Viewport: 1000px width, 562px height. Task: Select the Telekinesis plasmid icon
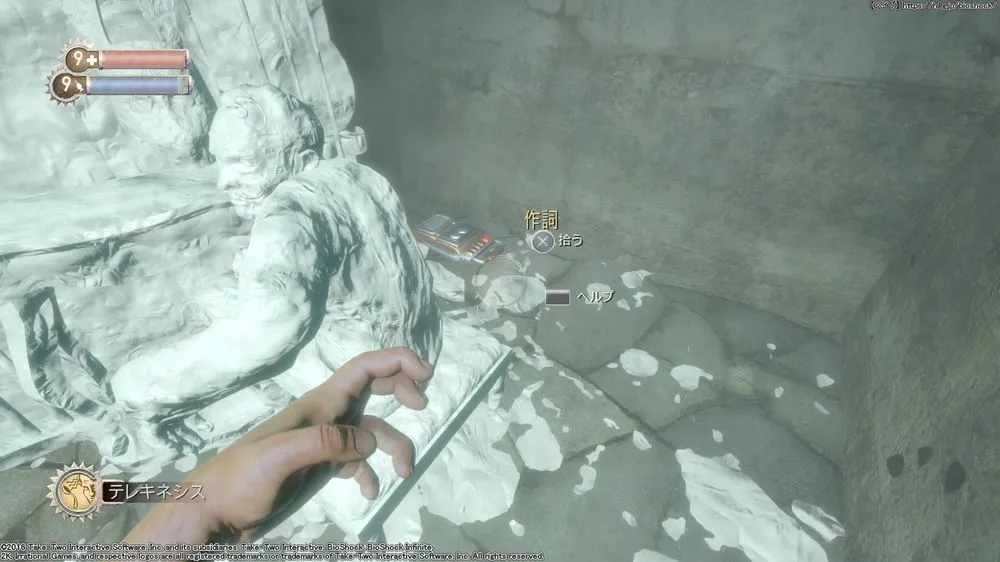[x=73, y=490]
